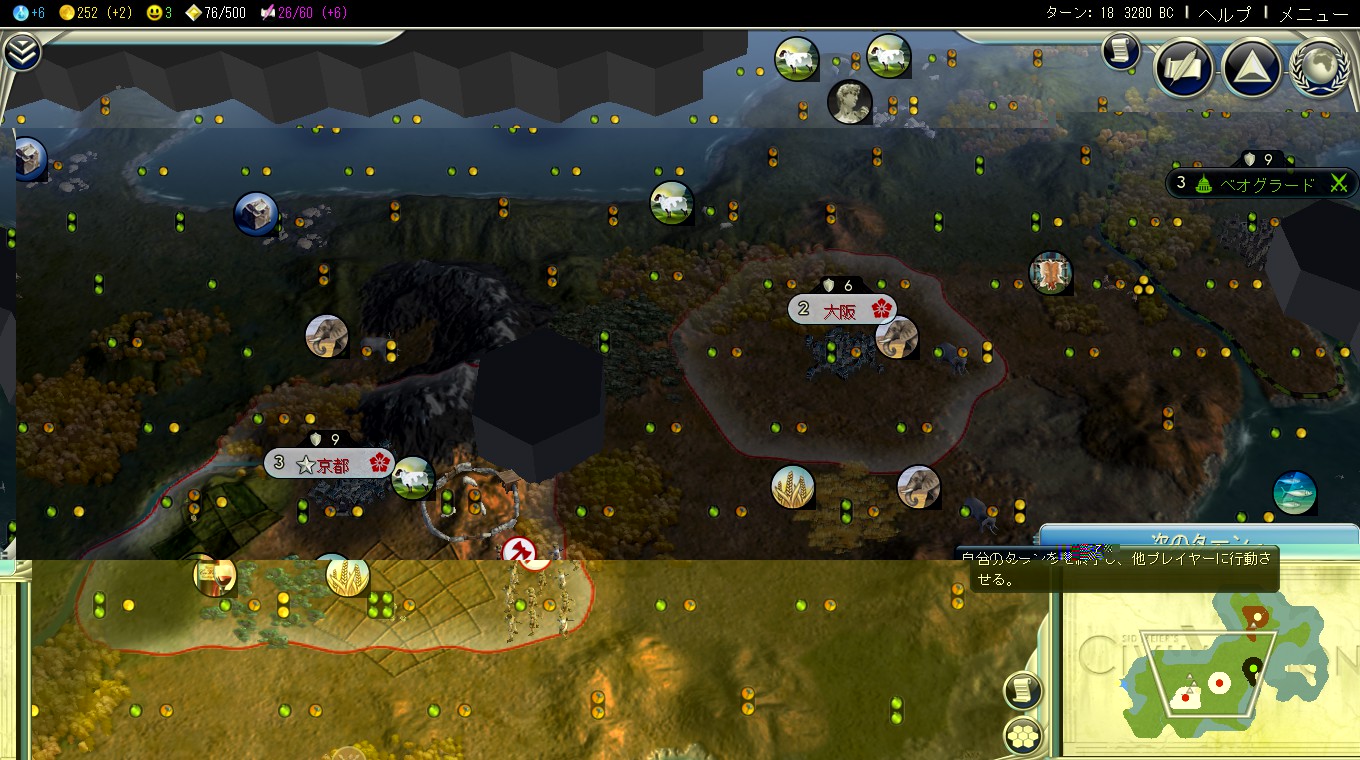The width and height of the screenshot is (1360, 760).
Task: Open the scroll-and-quill advisor button
Action: click(x=1184, y=68)
